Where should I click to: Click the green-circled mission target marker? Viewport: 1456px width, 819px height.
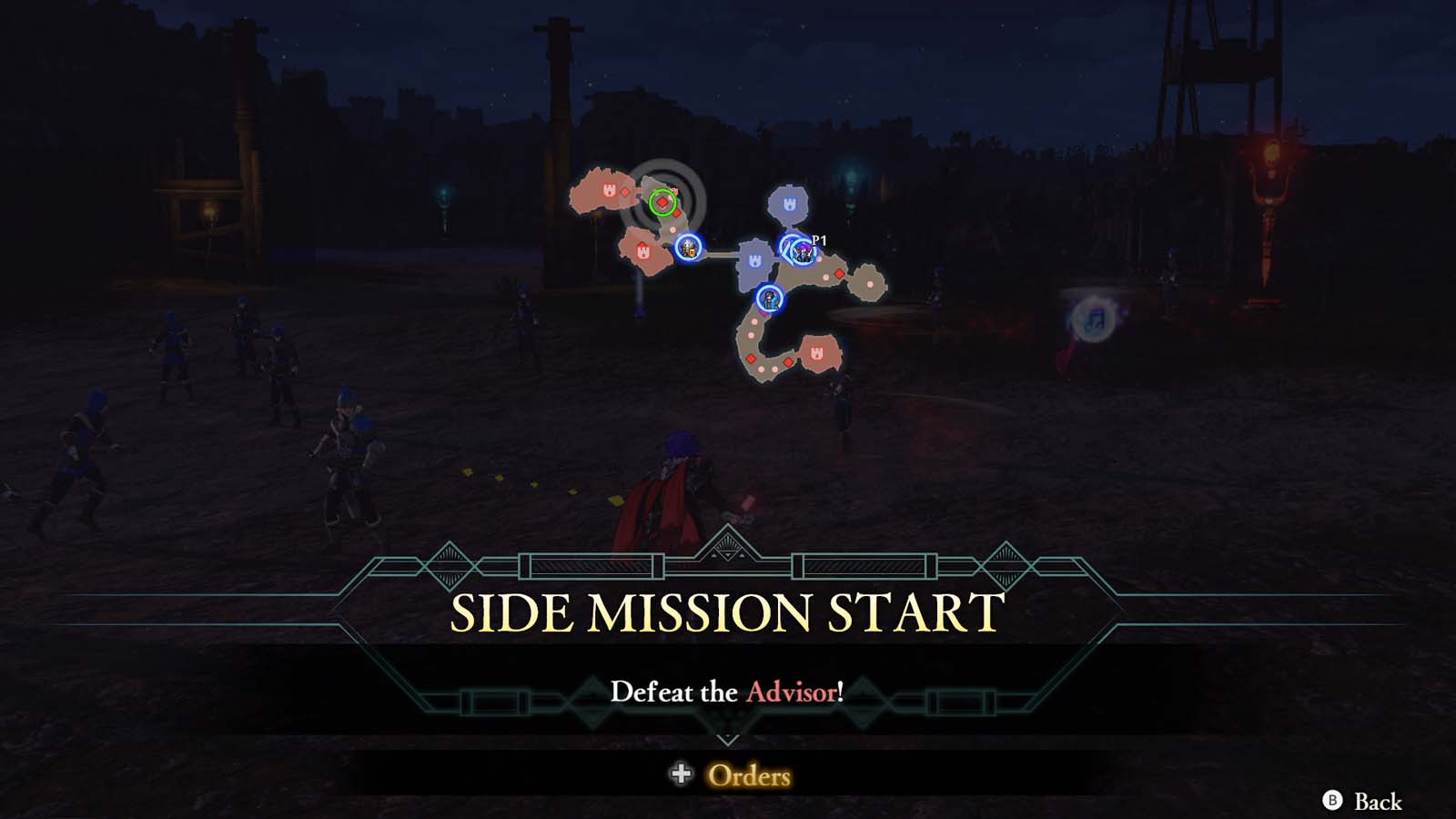(x=663, y=201)
